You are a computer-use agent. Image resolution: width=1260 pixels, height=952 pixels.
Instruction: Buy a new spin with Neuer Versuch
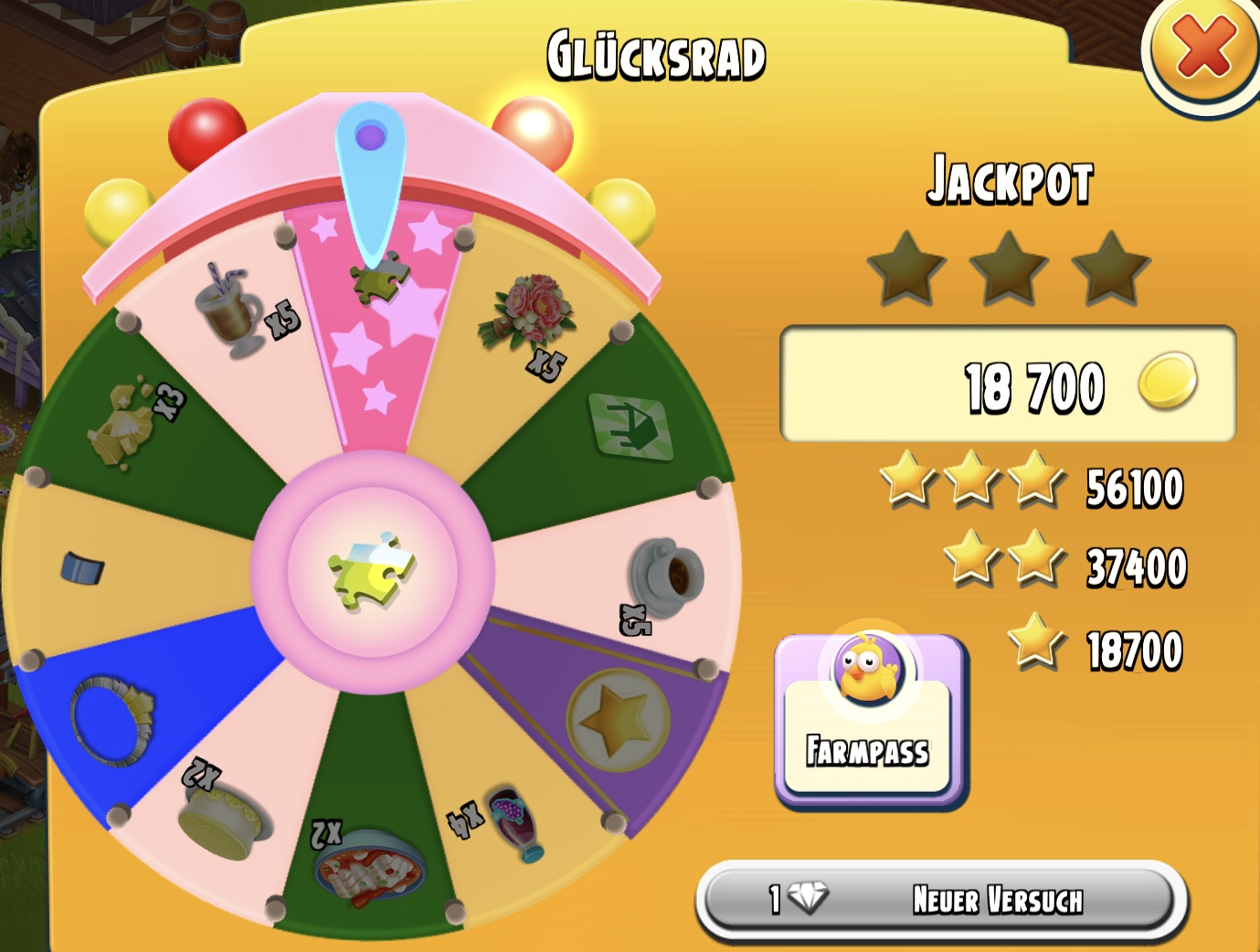[x=942, y=900]
